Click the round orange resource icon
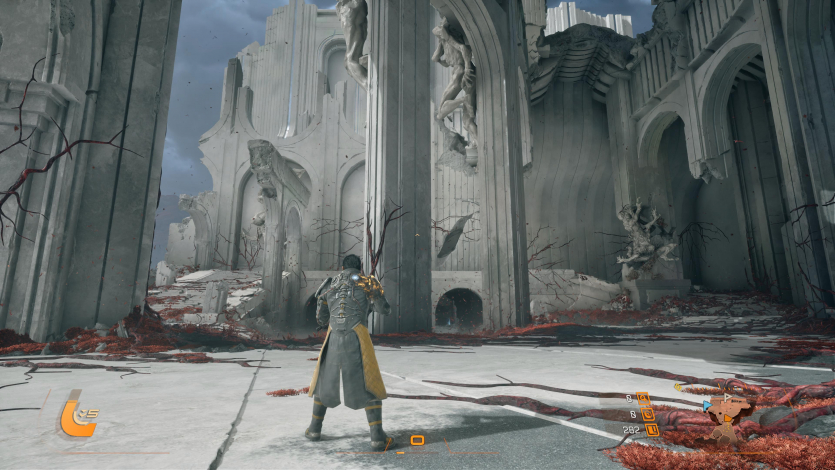835x470 pixels. point(647,413)
